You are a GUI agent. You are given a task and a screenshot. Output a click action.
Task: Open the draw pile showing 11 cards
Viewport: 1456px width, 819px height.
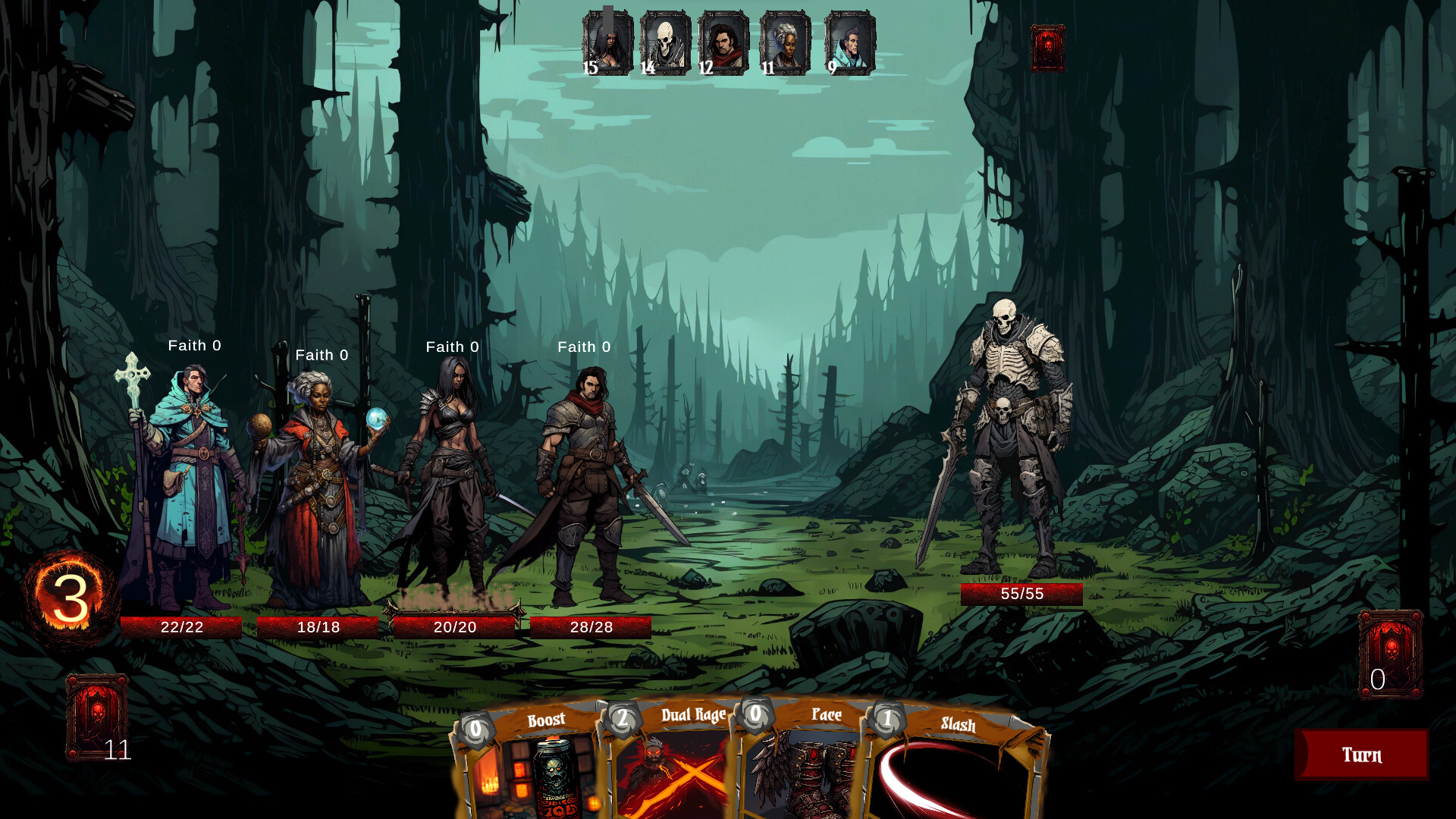[x=98, y=713]
